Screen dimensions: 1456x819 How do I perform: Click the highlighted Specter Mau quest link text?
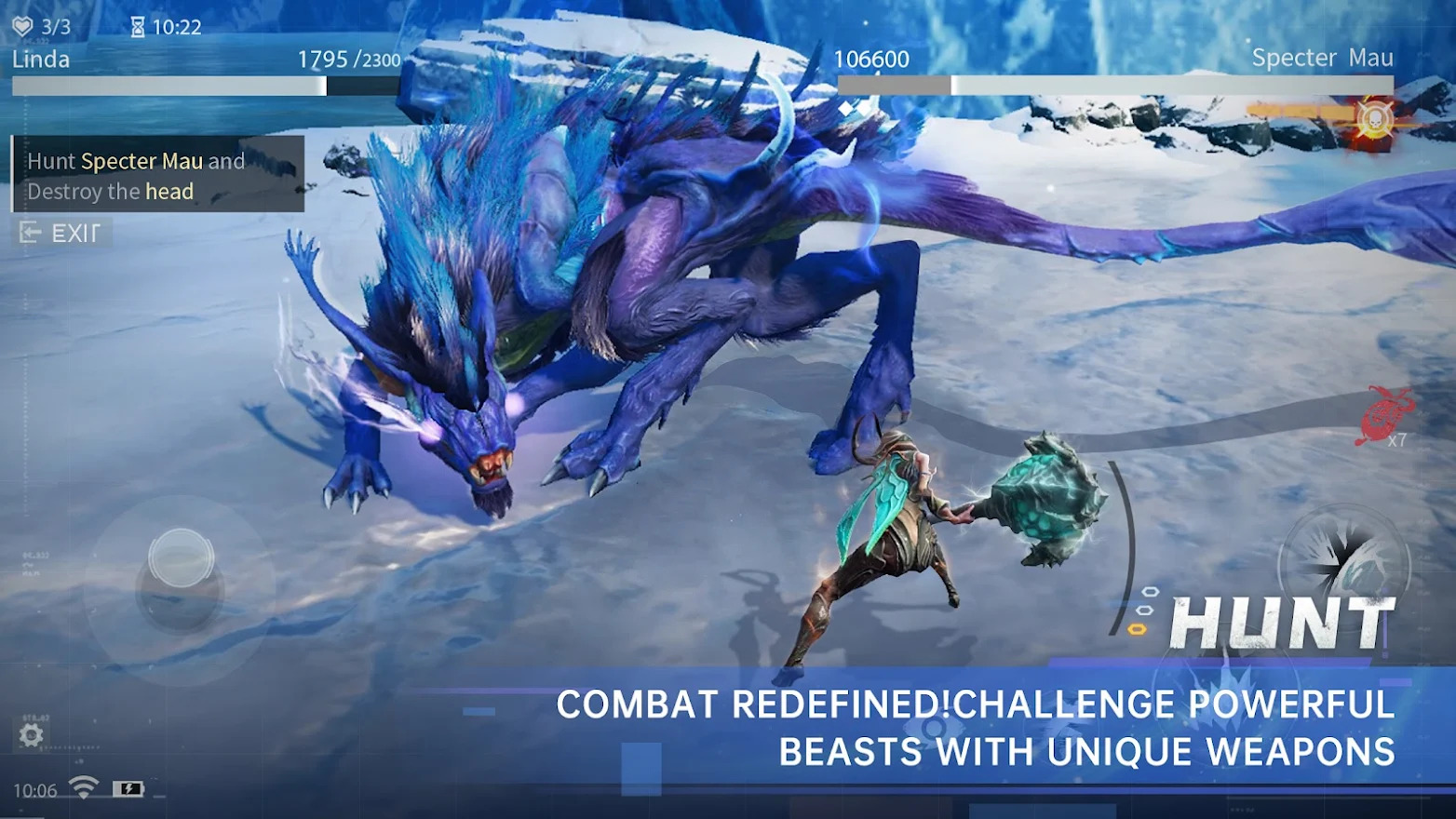(x=143, y=160)
